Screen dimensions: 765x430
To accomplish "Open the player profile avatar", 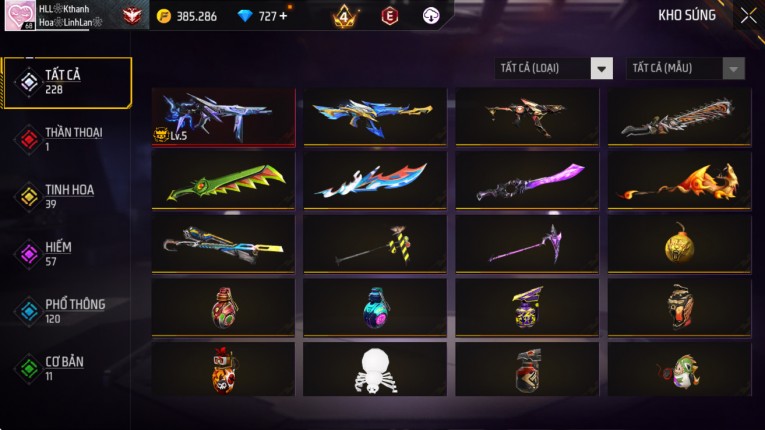I will pos(19,15).
